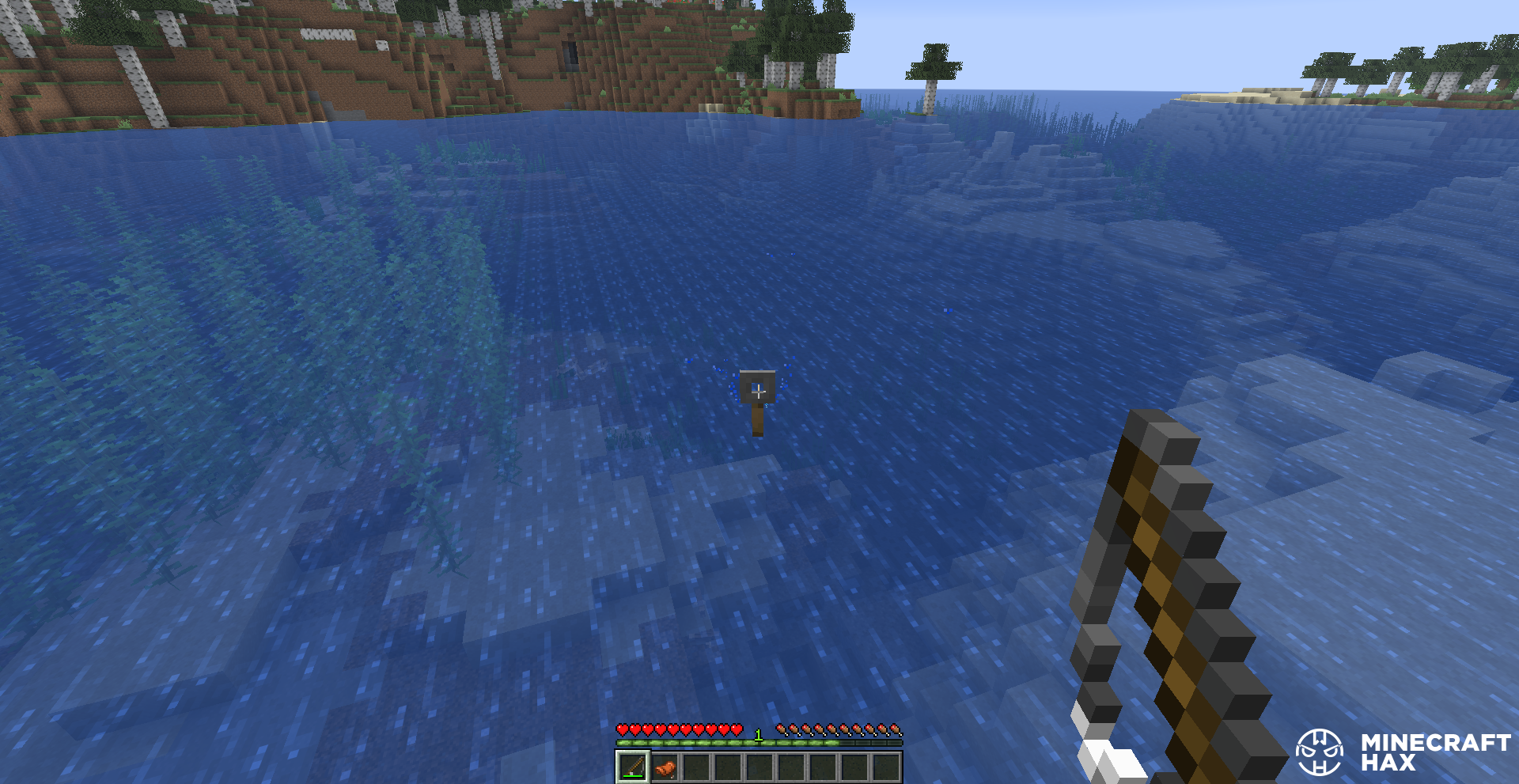Select the fishing rod hotbar slot
This screenshot has width=1519, height=784.
(x=632, y=767)
